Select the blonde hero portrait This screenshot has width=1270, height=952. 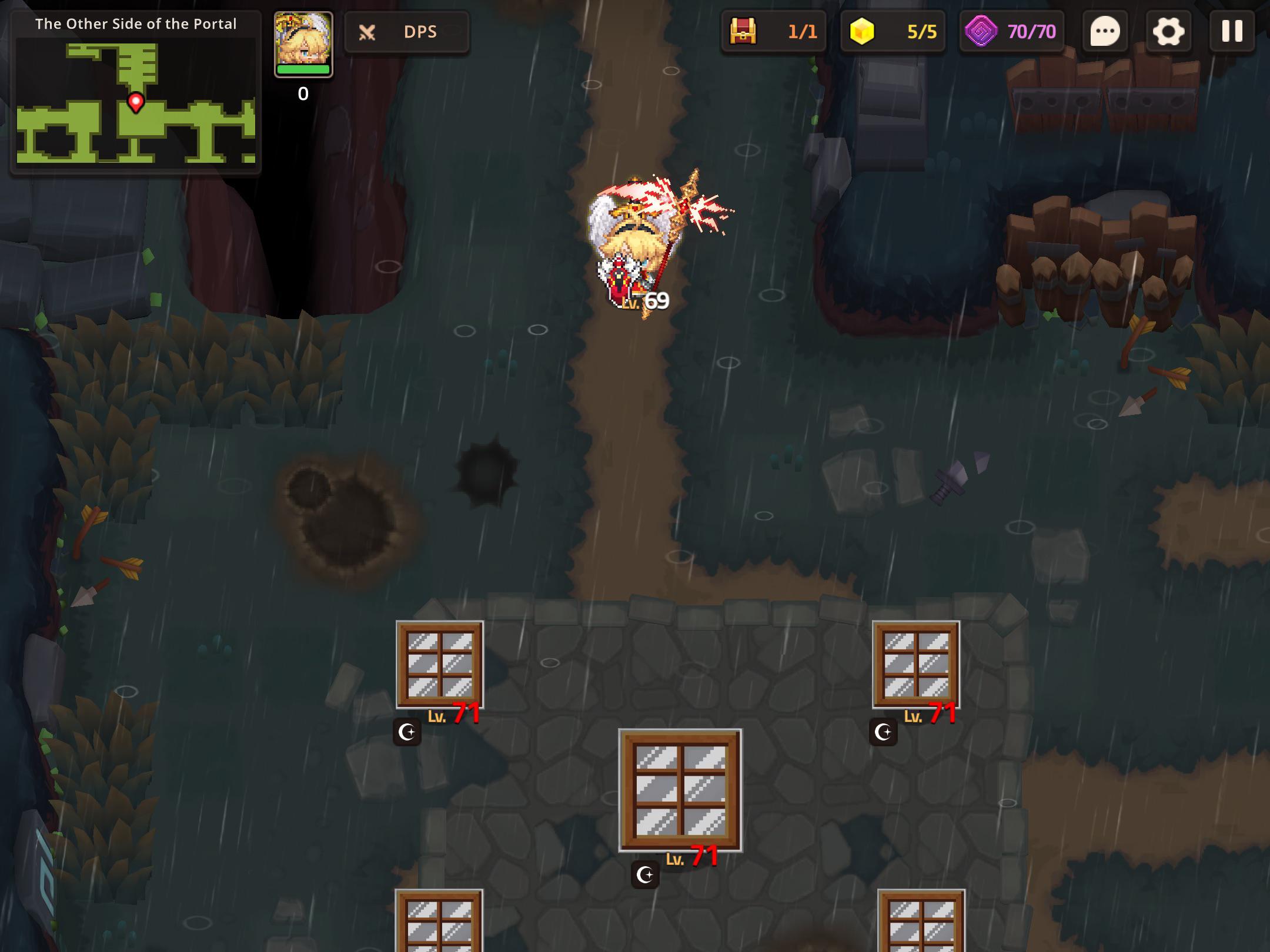[x=303, y=44]
